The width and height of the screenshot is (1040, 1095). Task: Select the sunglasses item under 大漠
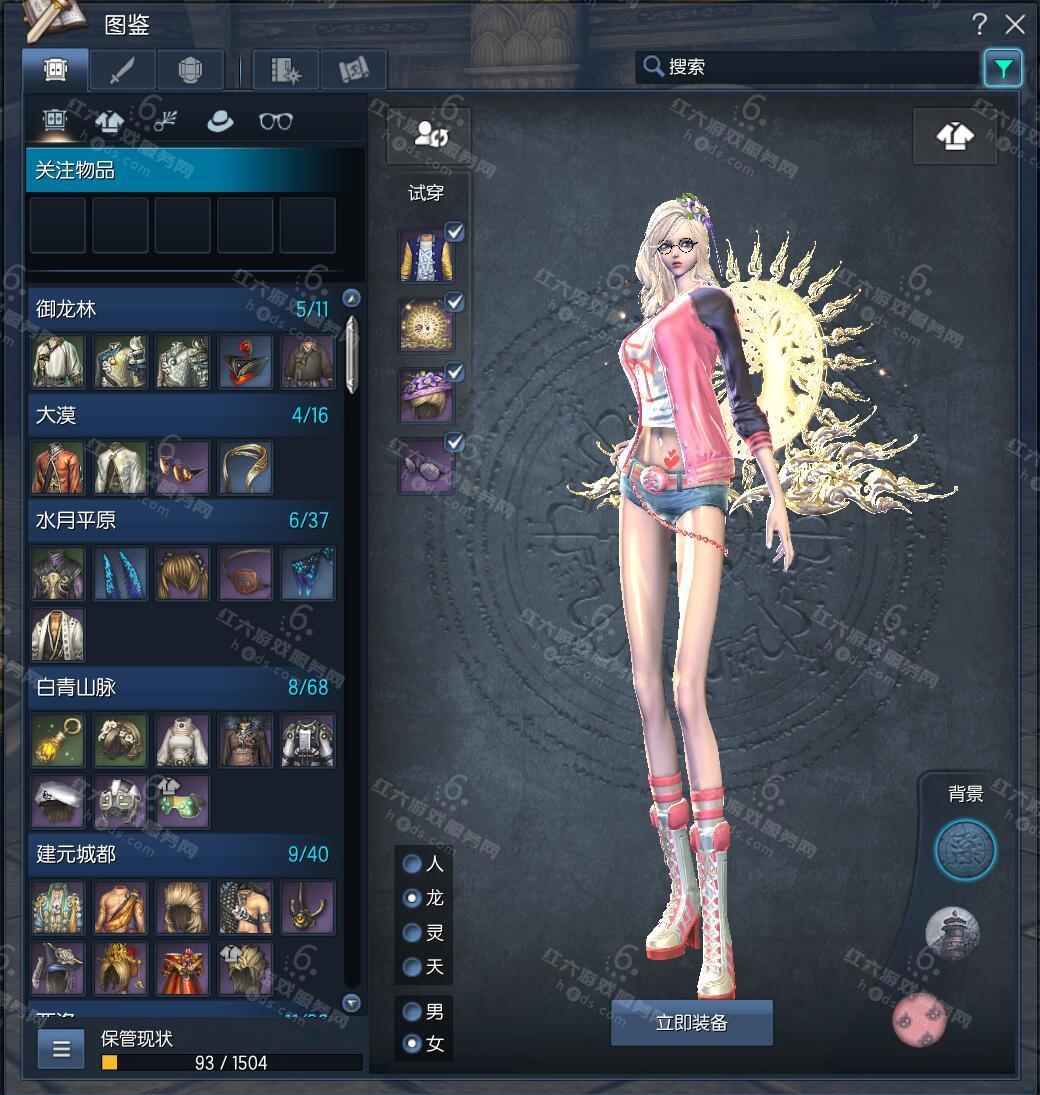[x=183, y=467]
